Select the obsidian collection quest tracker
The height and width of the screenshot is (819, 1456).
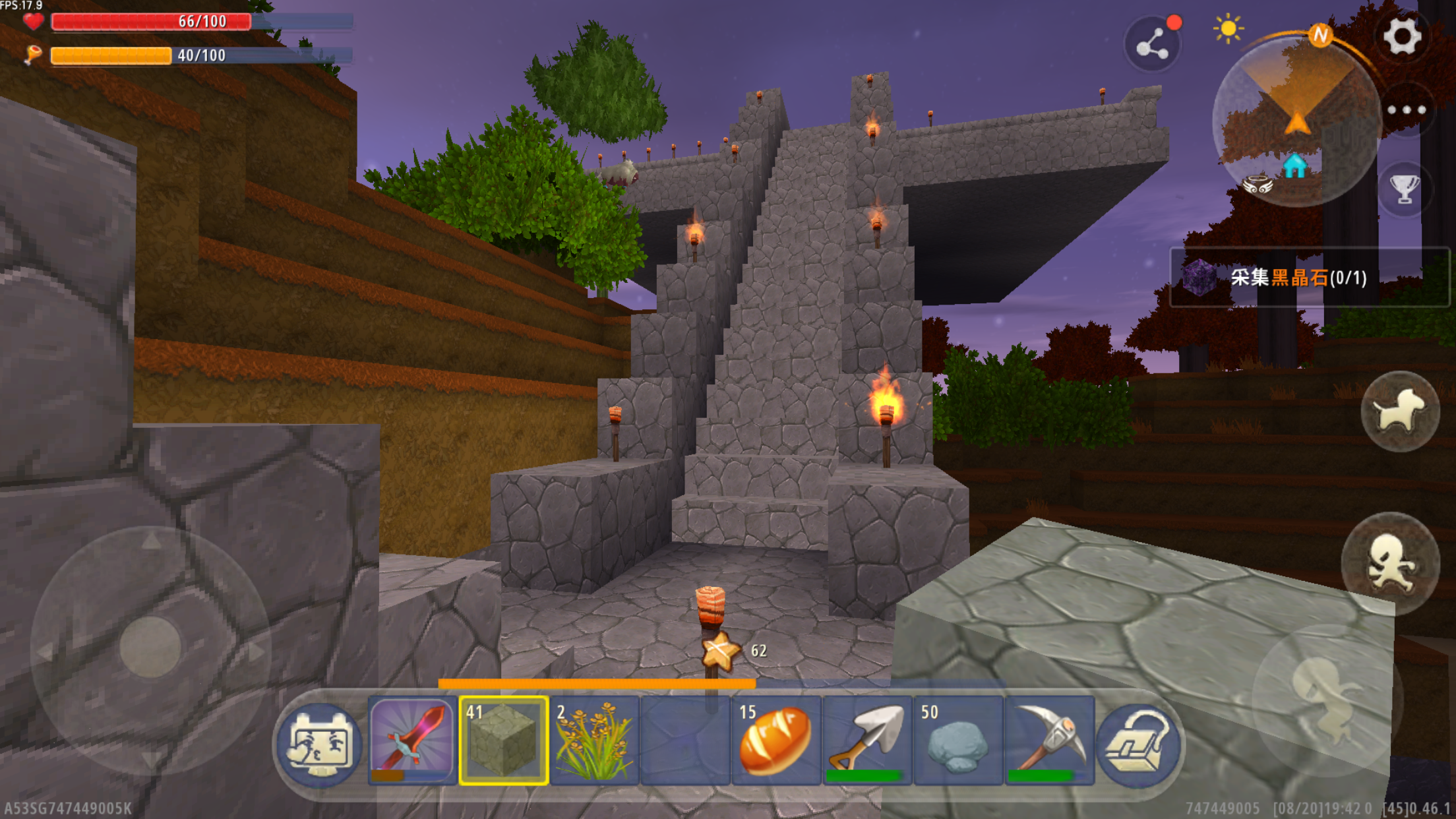1309,278
